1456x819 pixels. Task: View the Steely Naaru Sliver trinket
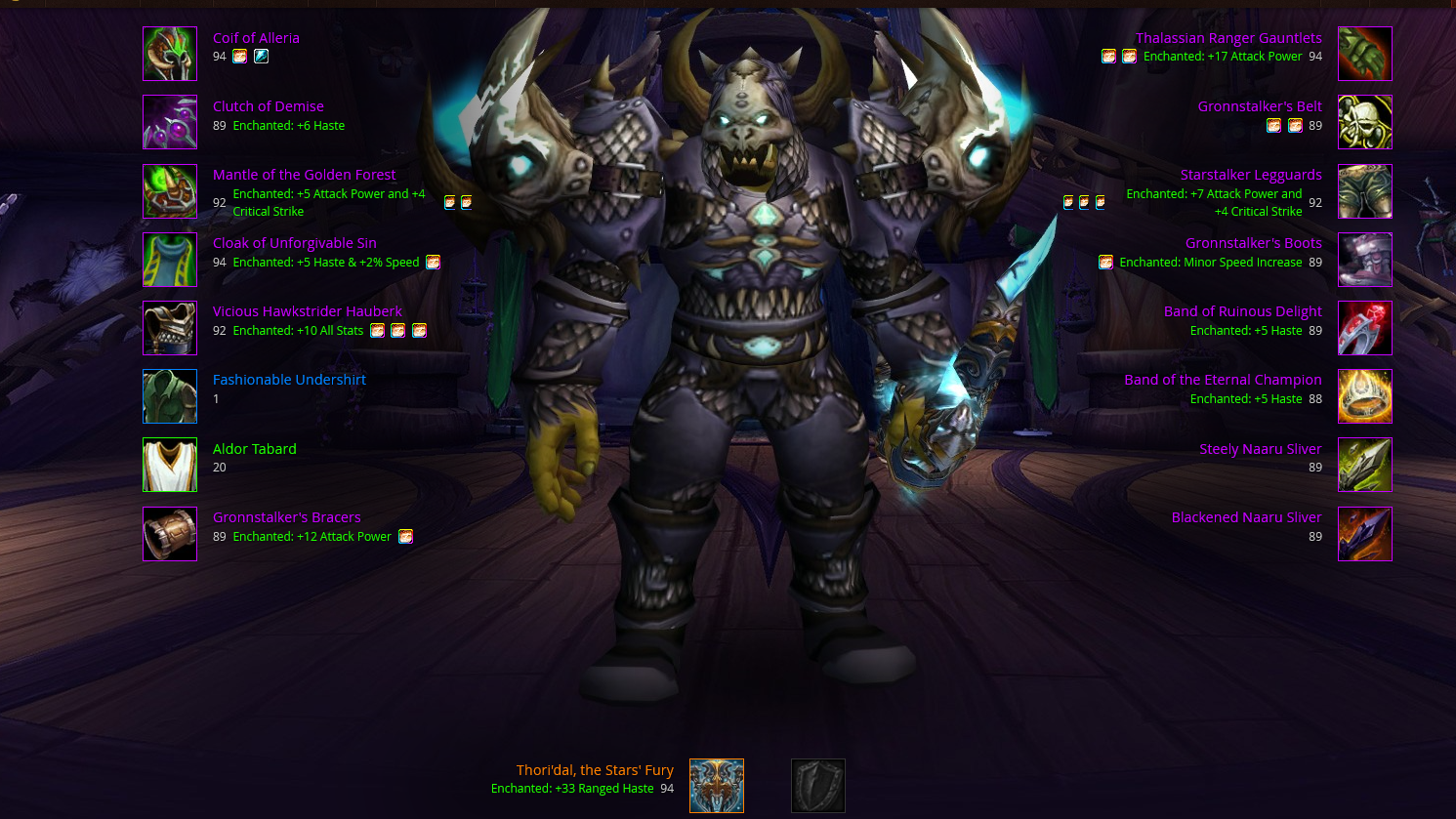tap(1364, 465)
